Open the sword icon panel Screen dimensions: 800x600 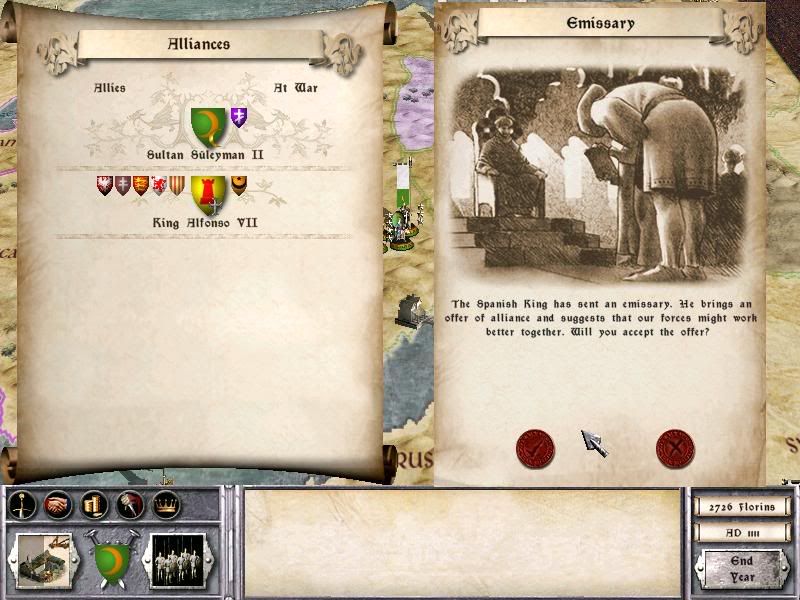pyautogui.click(x=23, y=505)
